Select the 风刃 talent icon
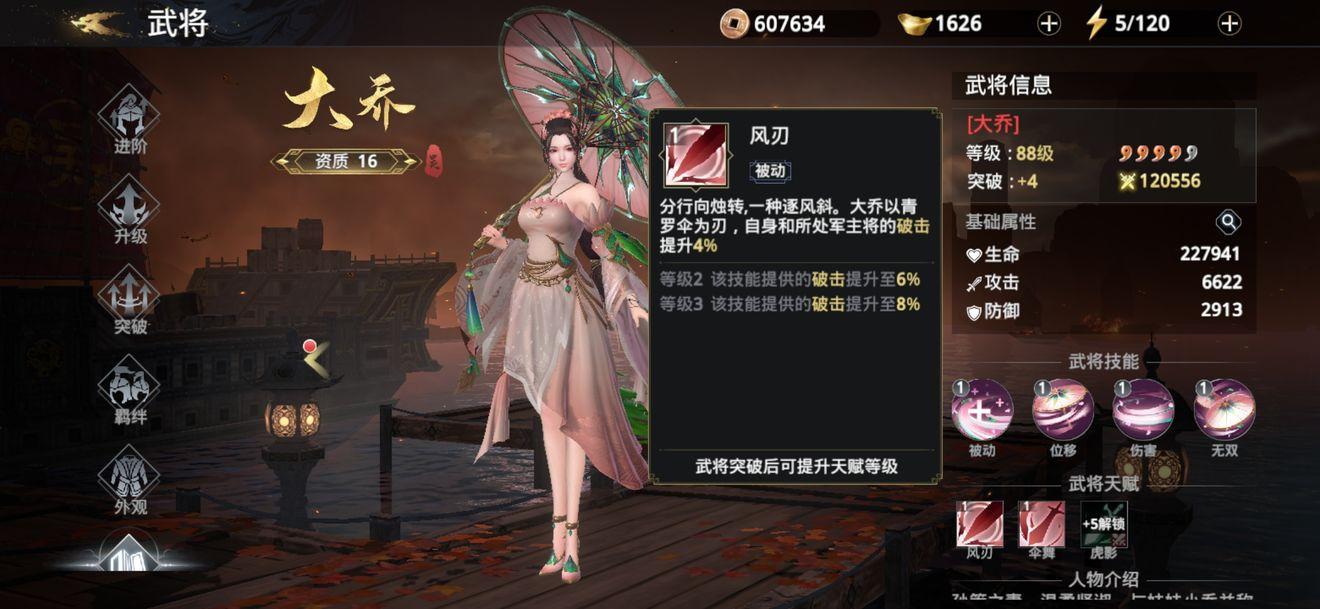The width and height of the screenshot is (1320, 609). pyautogui.click(x=979, y=524)
